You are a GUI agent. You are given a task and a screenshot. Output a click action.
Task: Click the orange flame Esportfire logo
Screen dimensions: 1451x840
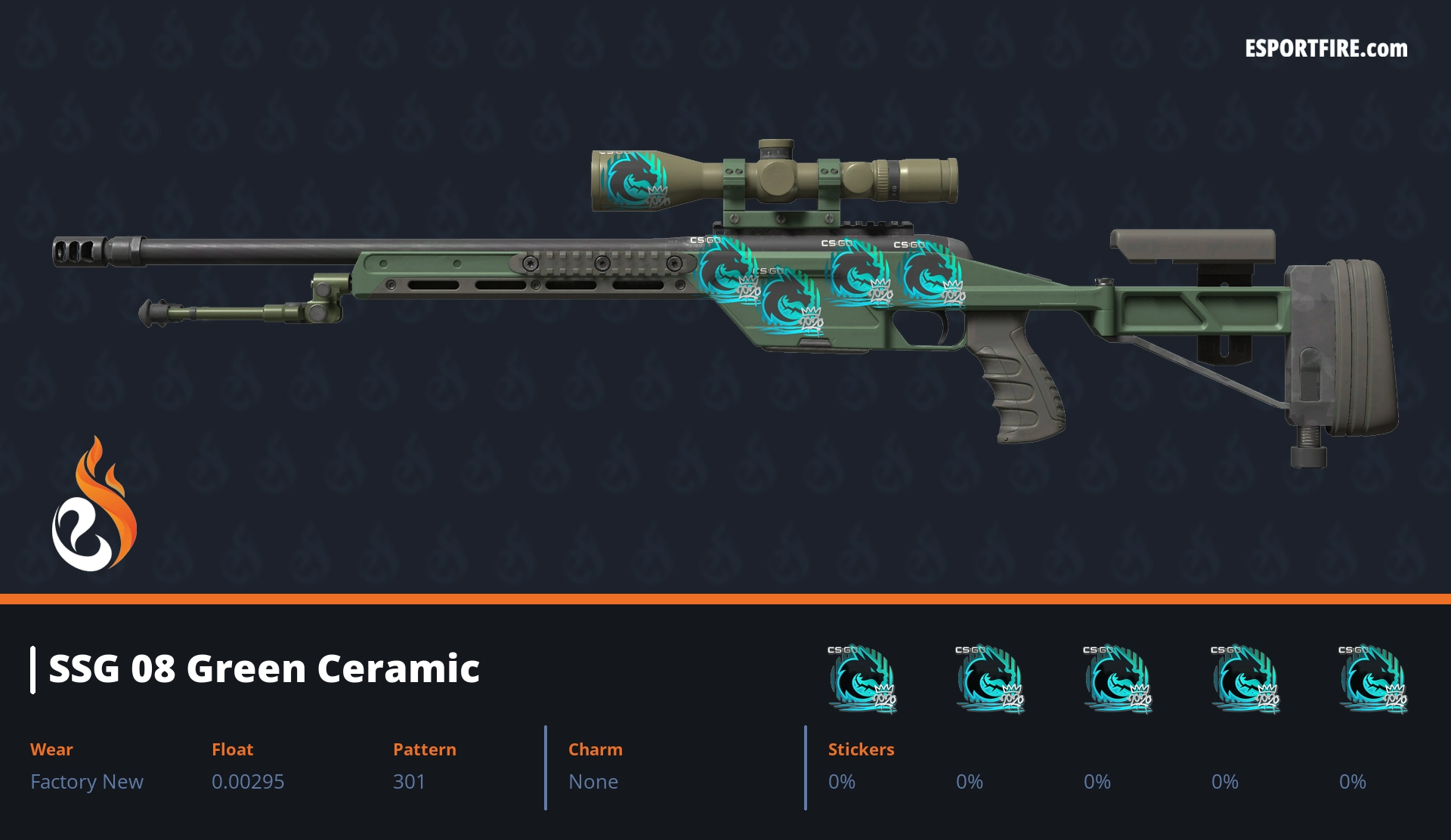point(94,506)
